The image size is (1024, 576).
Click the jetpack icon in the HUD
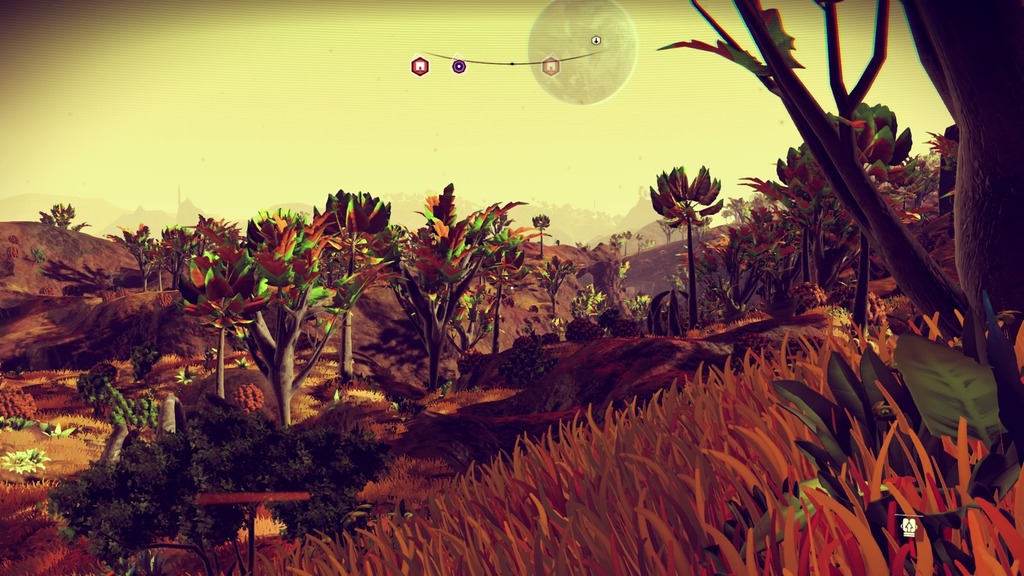point(909,526)
